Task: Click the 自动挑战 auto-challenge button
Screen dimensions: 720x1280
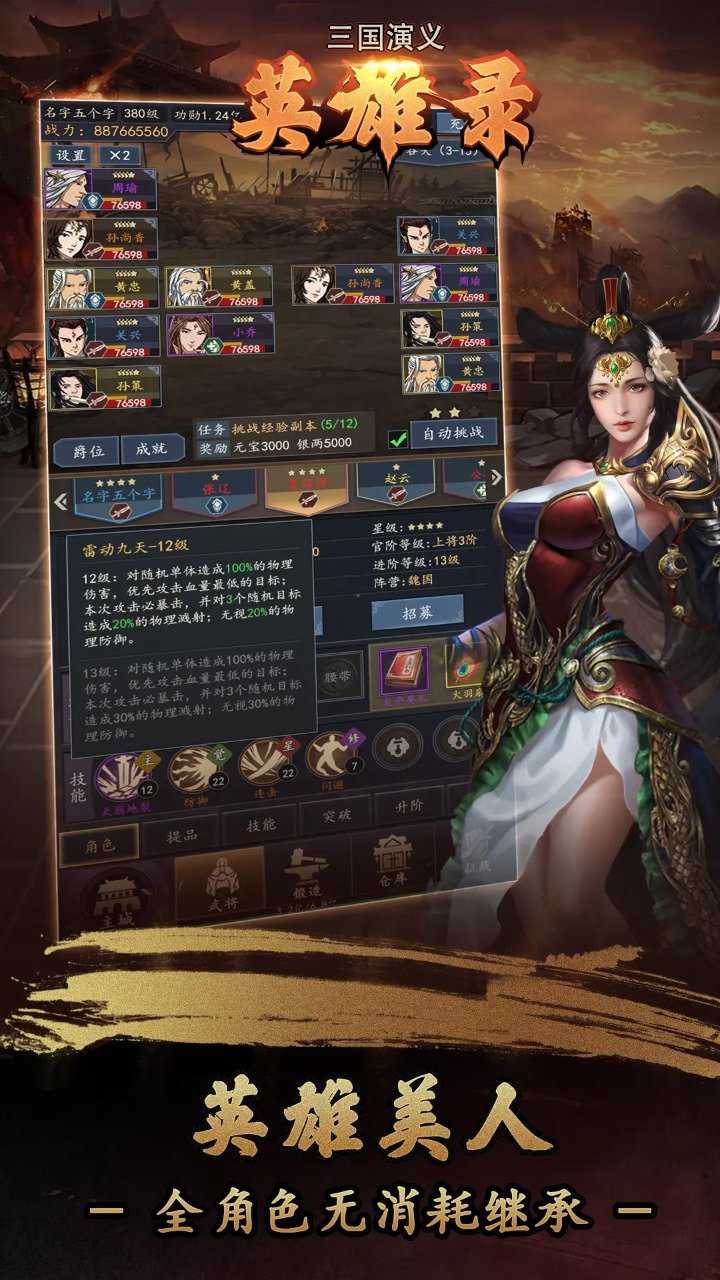Action: pyautogui.click(x=452, y=434)
